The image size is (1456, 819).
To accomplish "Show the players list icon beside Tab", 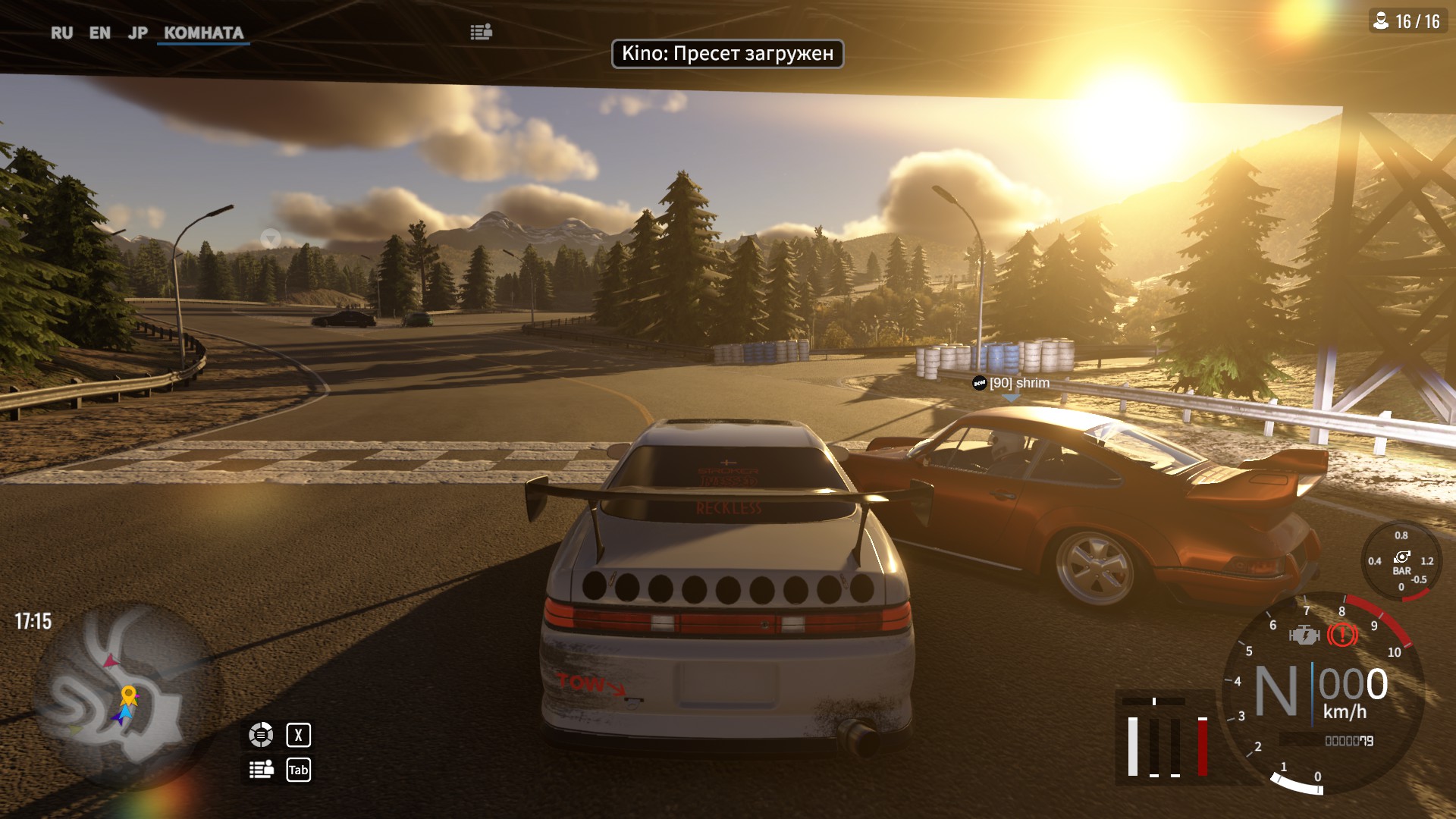I will [x=261, y=770].
